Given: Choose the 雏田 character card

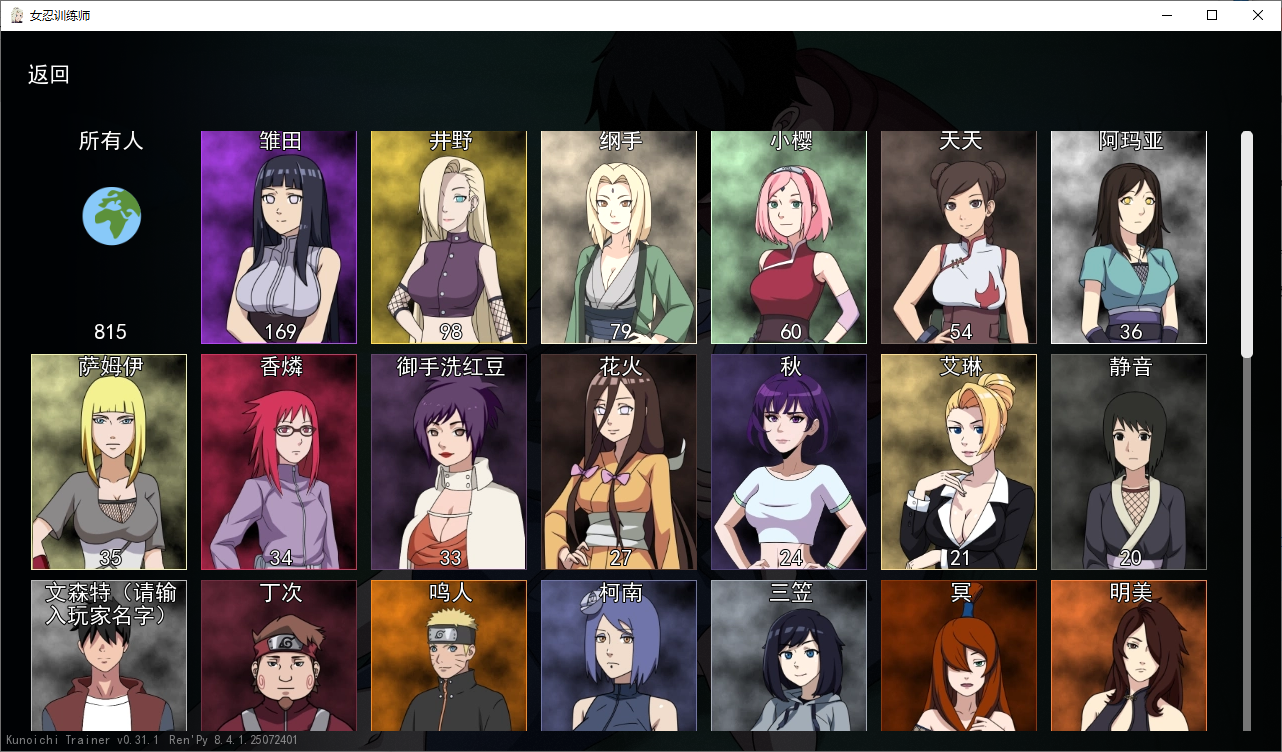Looking at the screenshot, I should click(x=279, y=237).
